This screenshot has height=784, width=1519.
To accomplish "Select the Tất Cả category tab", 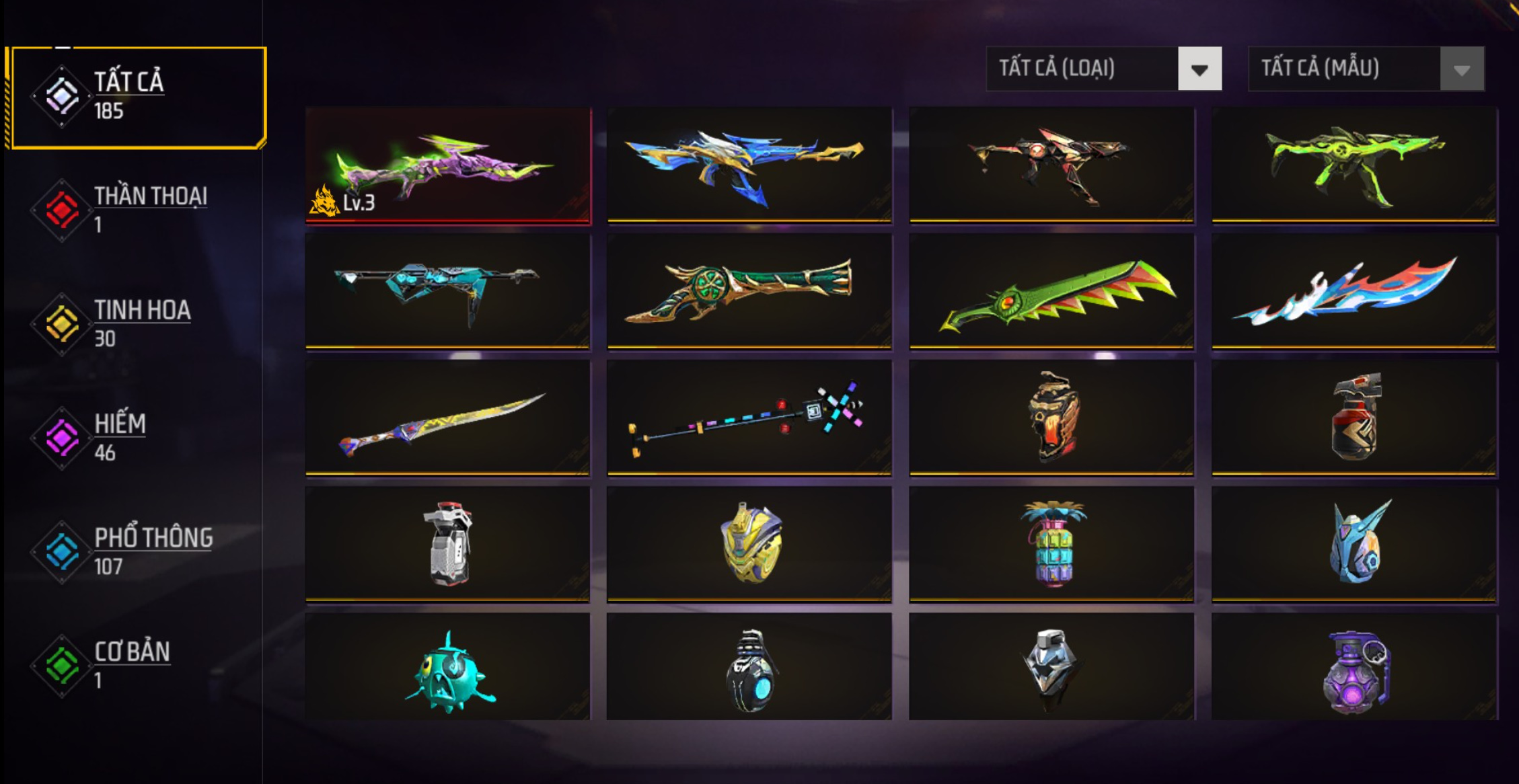I will [x=138, y=97].
